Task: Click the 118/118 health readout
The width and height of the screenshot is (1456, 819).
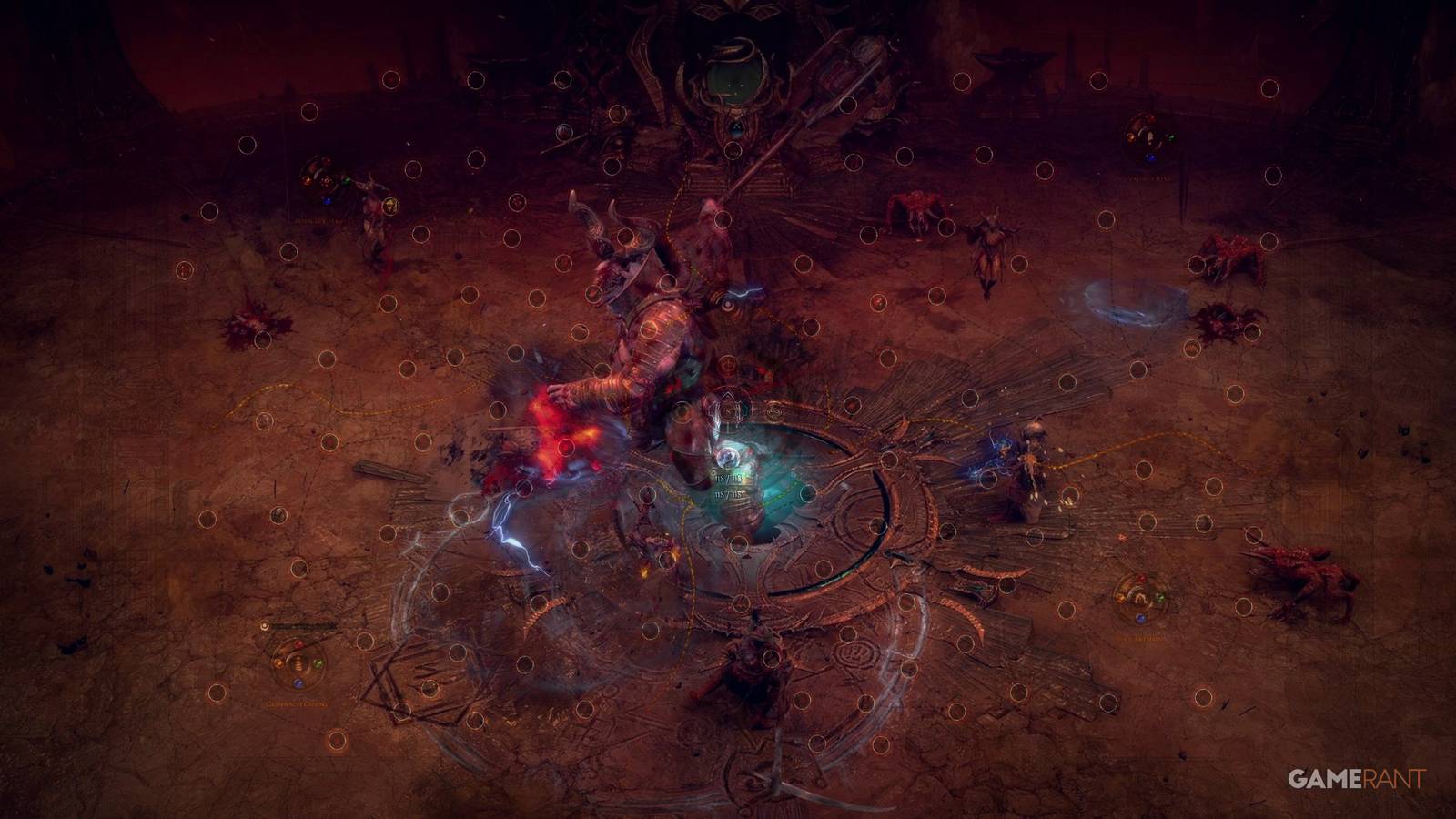Action: point(729,477)
